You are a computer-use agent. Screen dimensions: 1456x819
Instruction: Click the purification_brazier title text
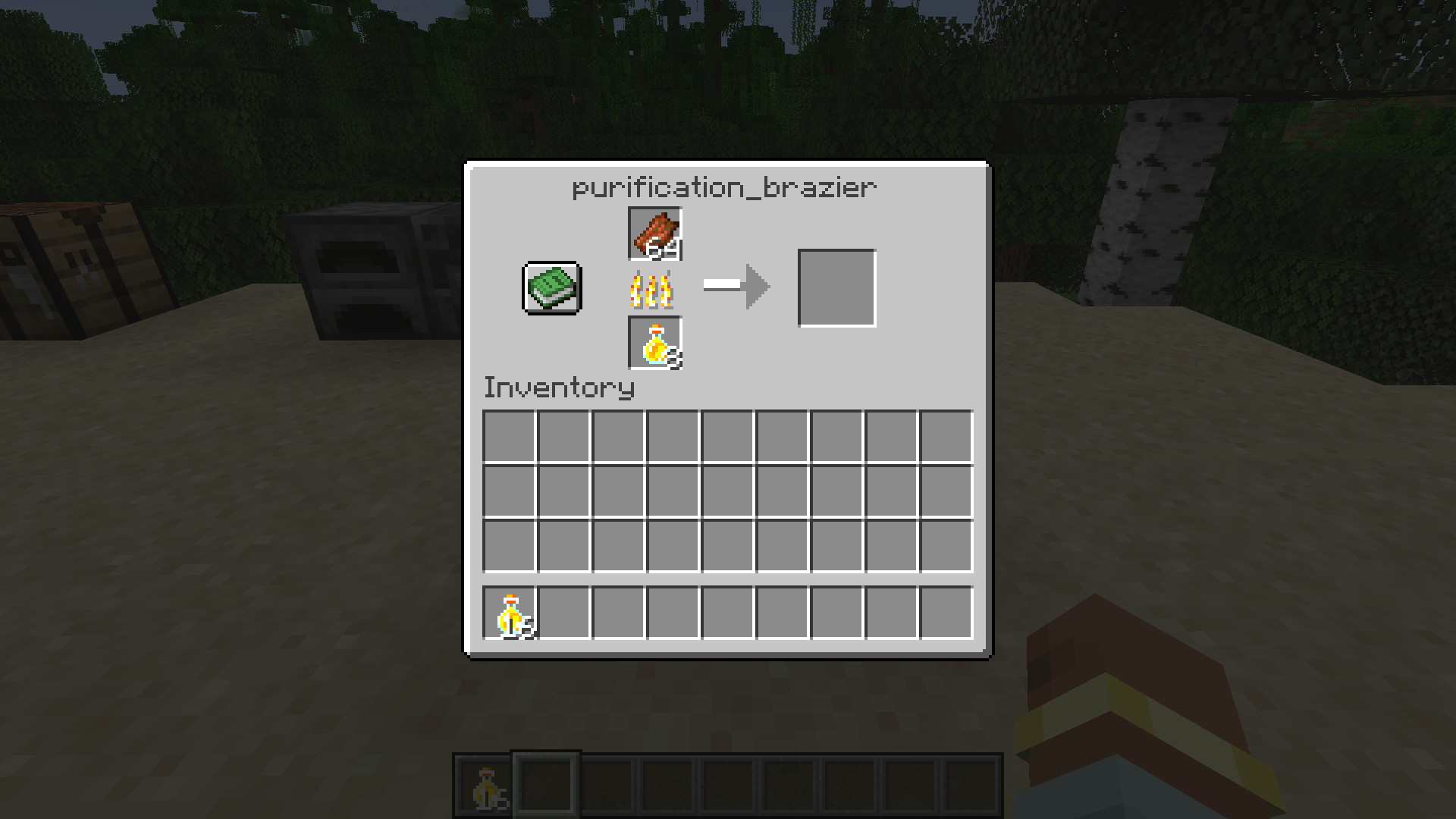click(x=724, y=186)
